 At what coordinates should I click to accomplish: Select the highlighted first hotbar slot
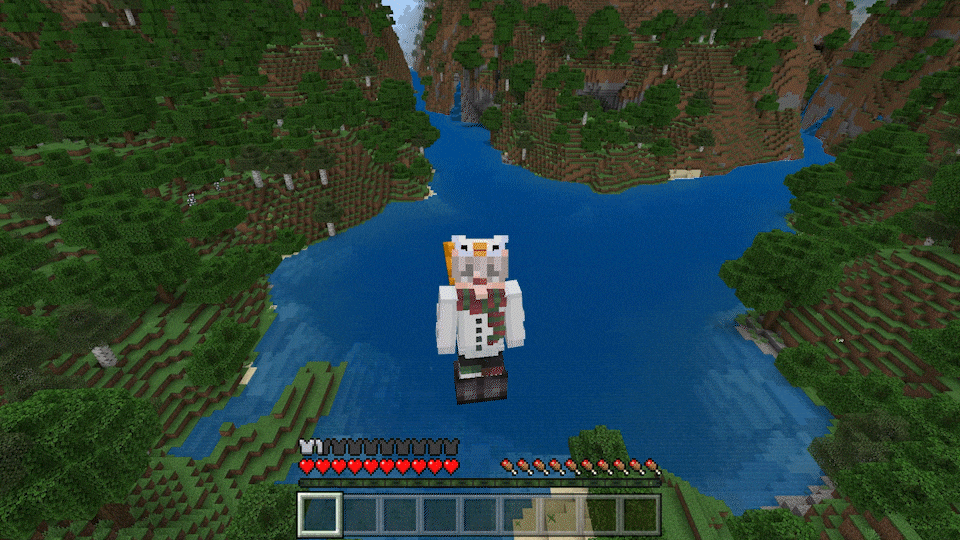[320, 514]
